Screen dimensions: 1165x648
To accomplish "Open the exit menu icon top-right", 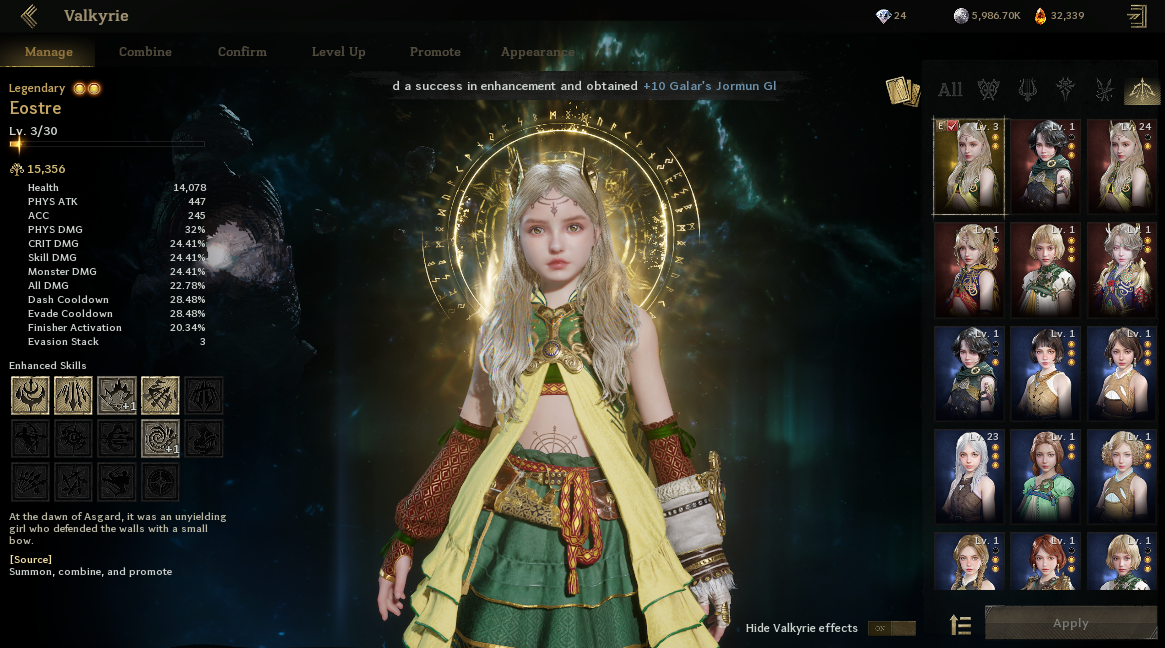I will tap(1136, 15).
